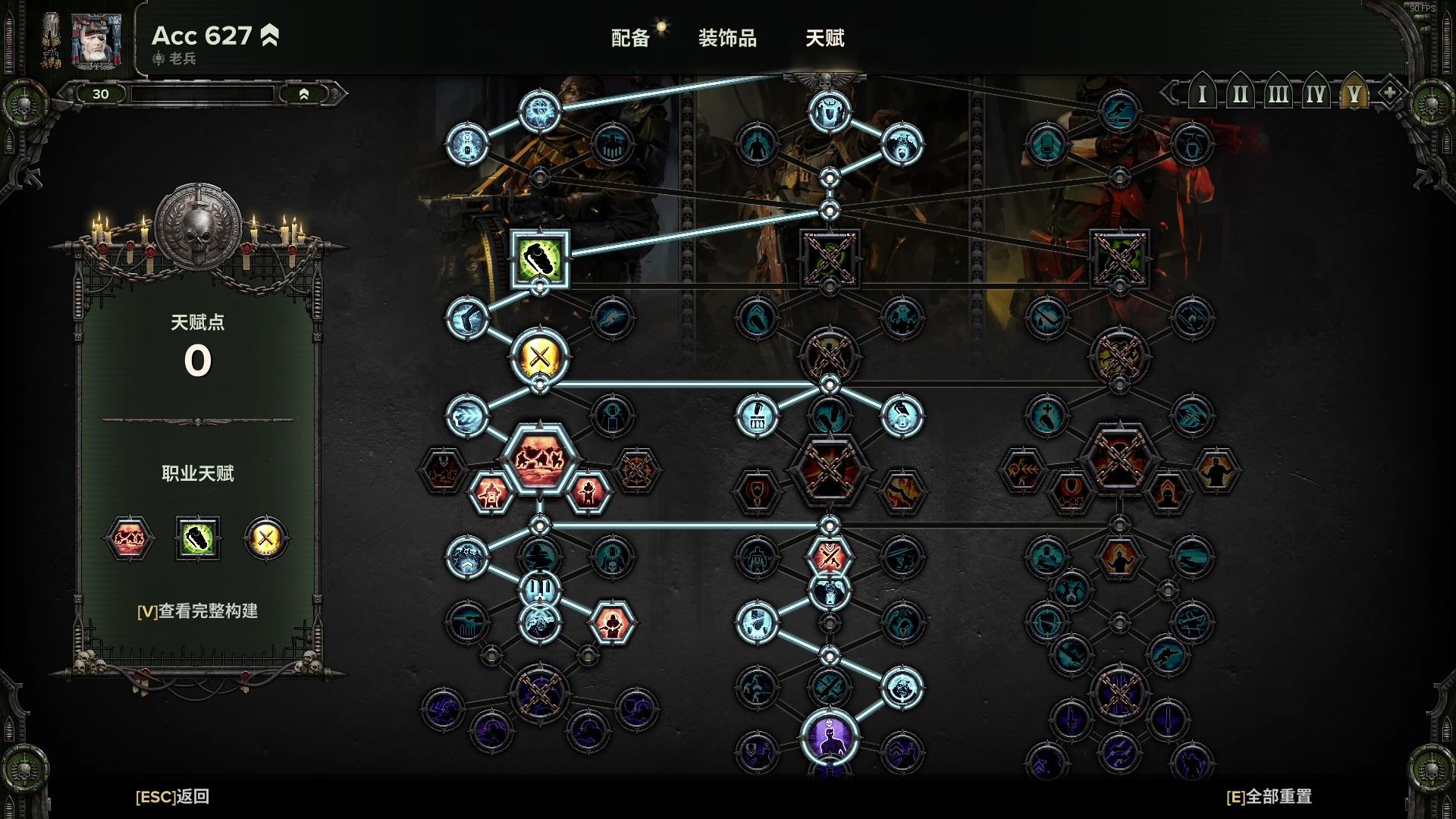Choose the purple figure talent node
Screen dimensions: 1456x819
coord(830,736)
